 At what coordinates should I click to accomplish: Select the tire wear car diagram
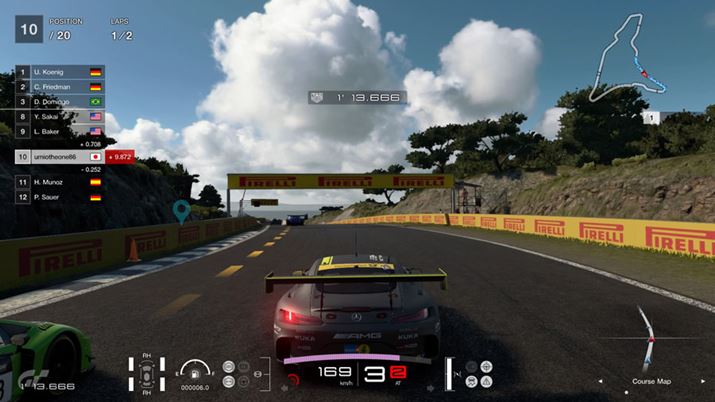pyautogui.click(x=147, y=375)
